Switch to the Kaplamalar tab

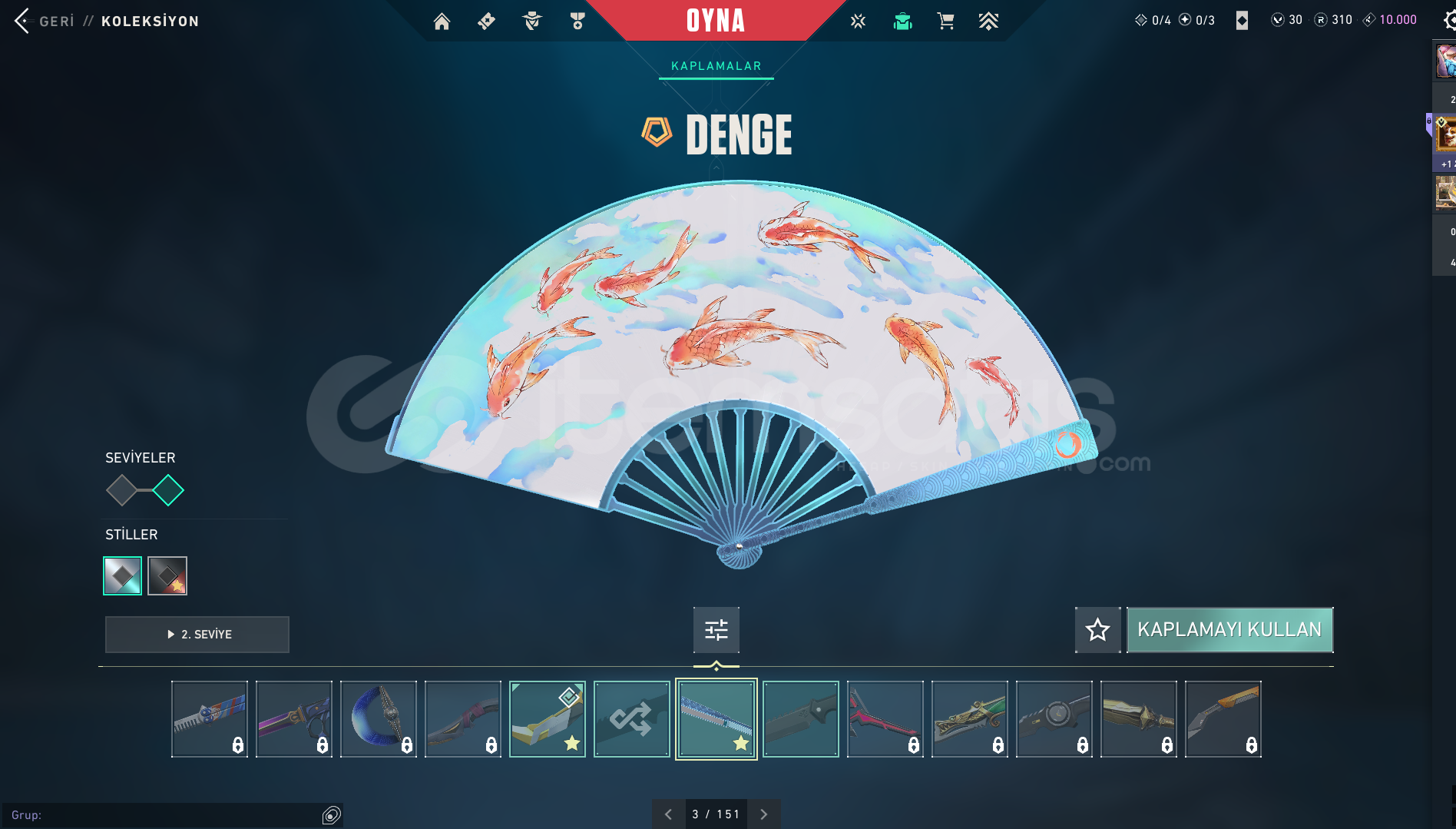(716, 66)
